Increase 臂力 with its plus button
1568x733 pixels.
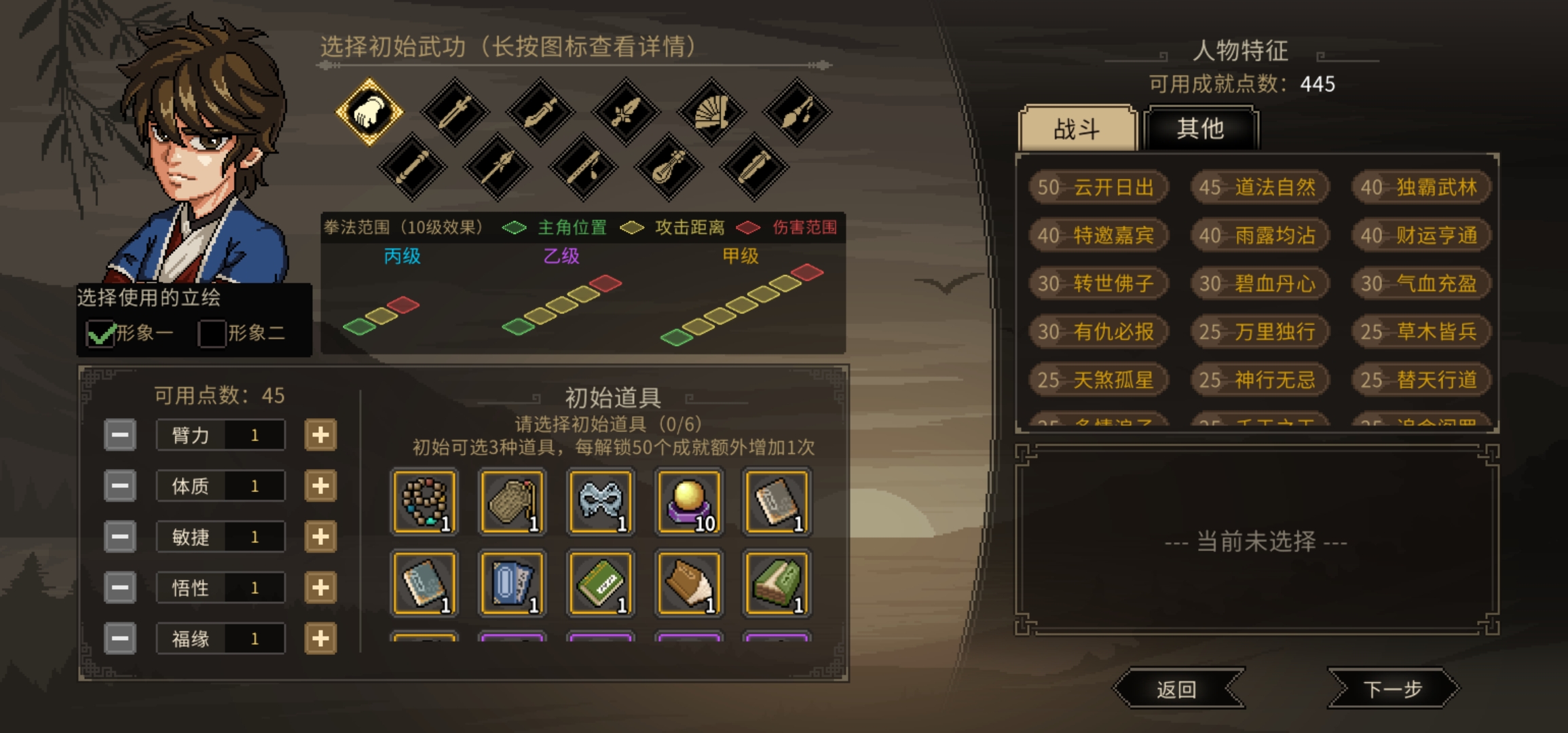tap(321, 434)
